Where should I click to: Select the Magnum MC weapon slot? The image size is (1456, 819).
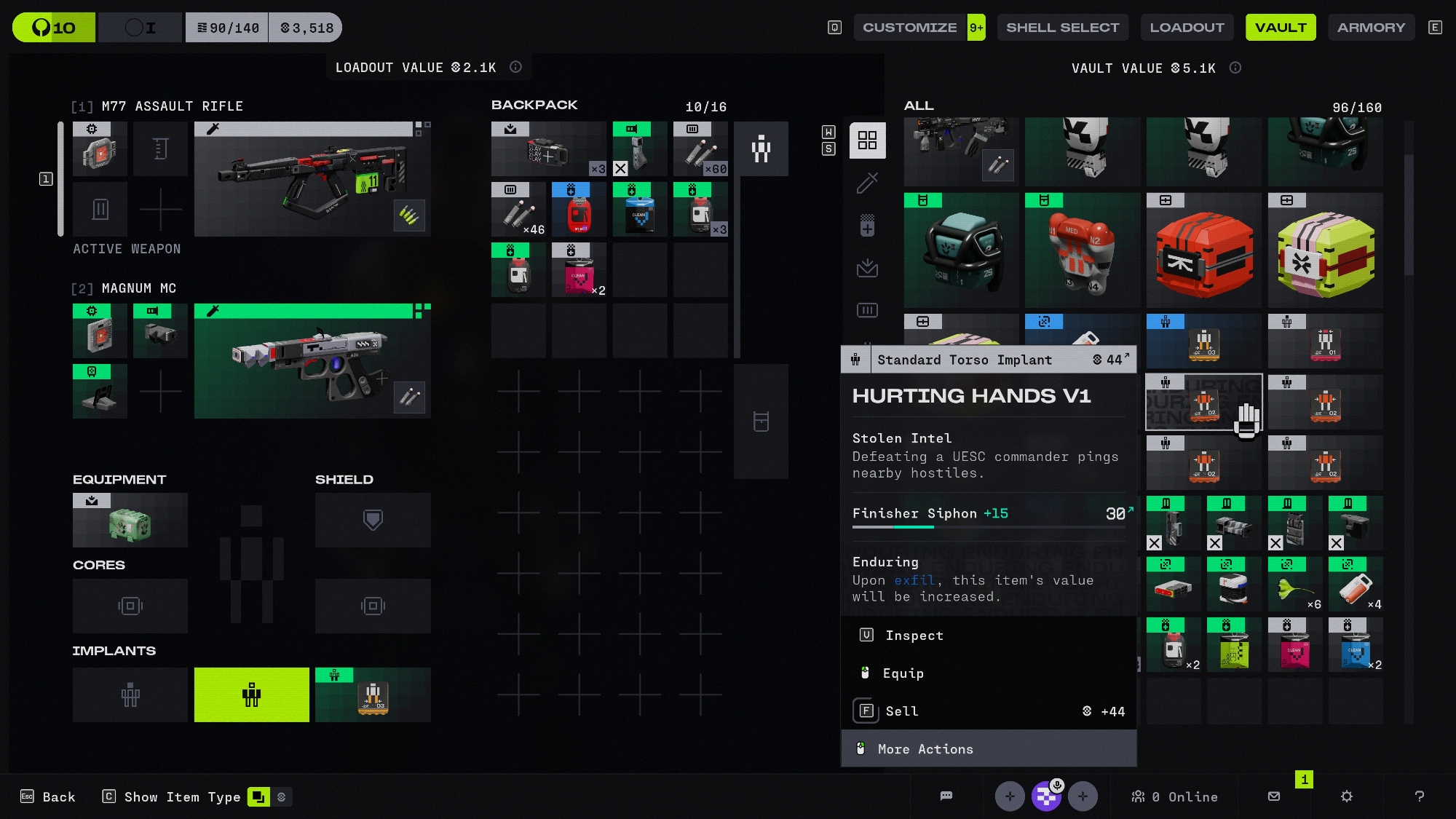[x=312, y=361]
